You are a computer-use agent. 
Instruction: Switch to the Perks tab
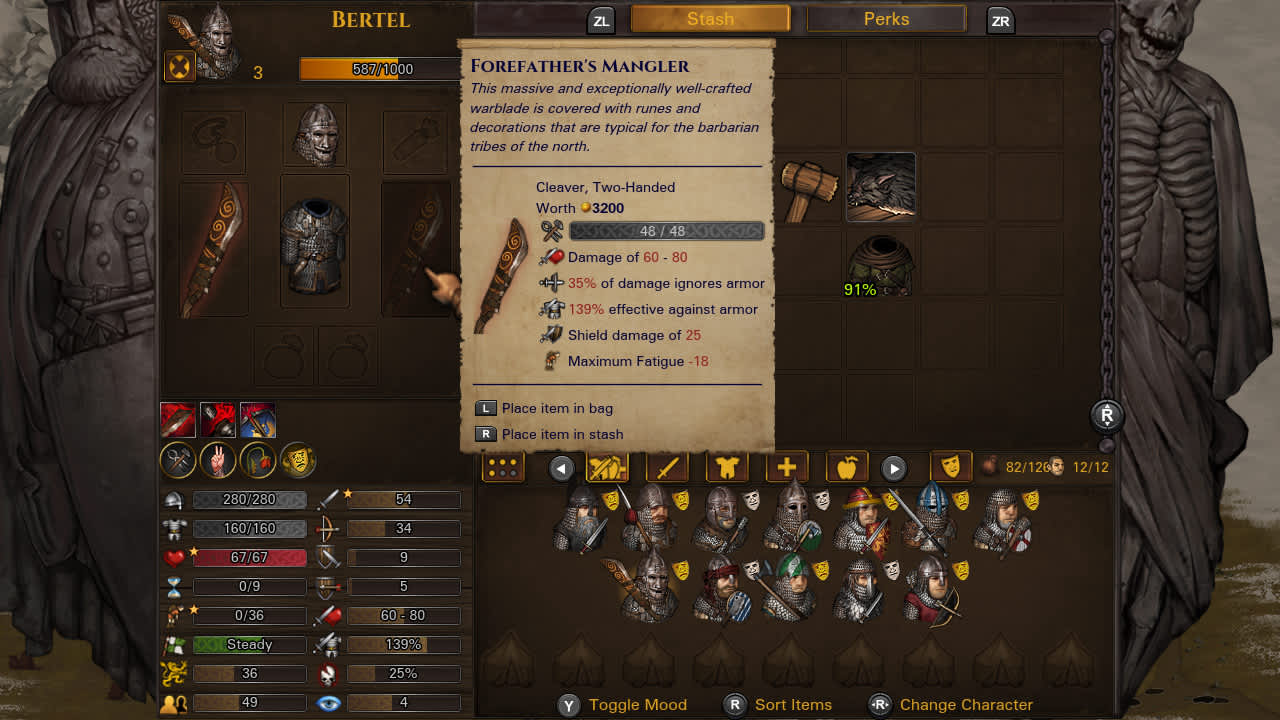click(x=886, y=19)
